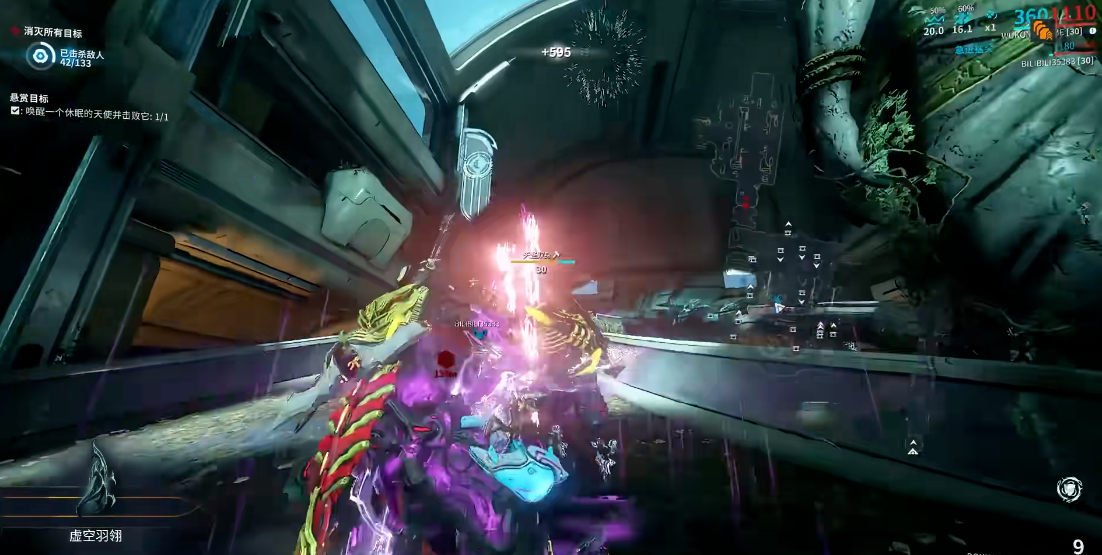Click the kill-count objective tracker icon
Image resolution: width=1102 pixels, height=555 pixels.
point(40,55)
